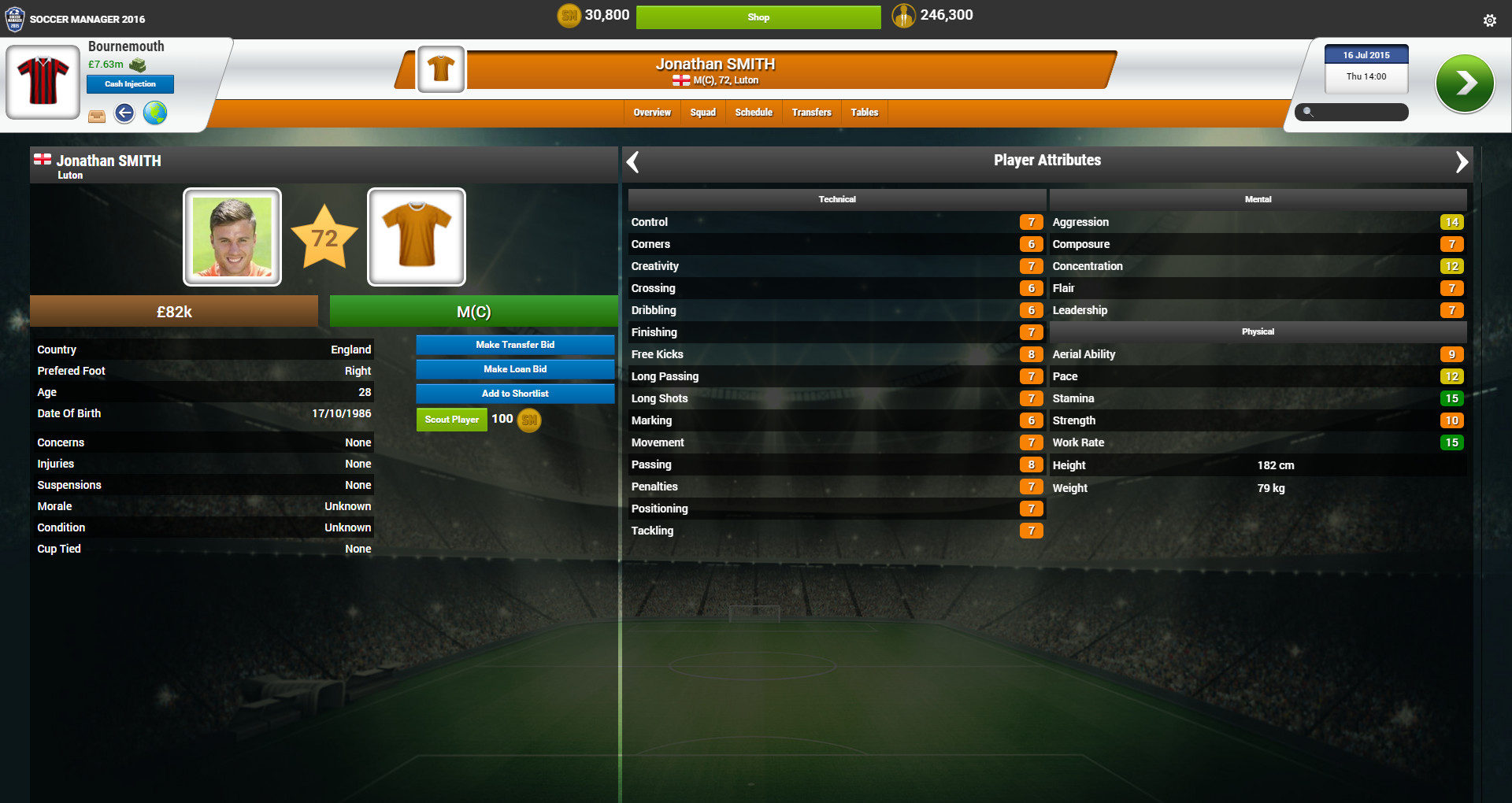Click Make Loan Bid

click(x=514, y=368)
